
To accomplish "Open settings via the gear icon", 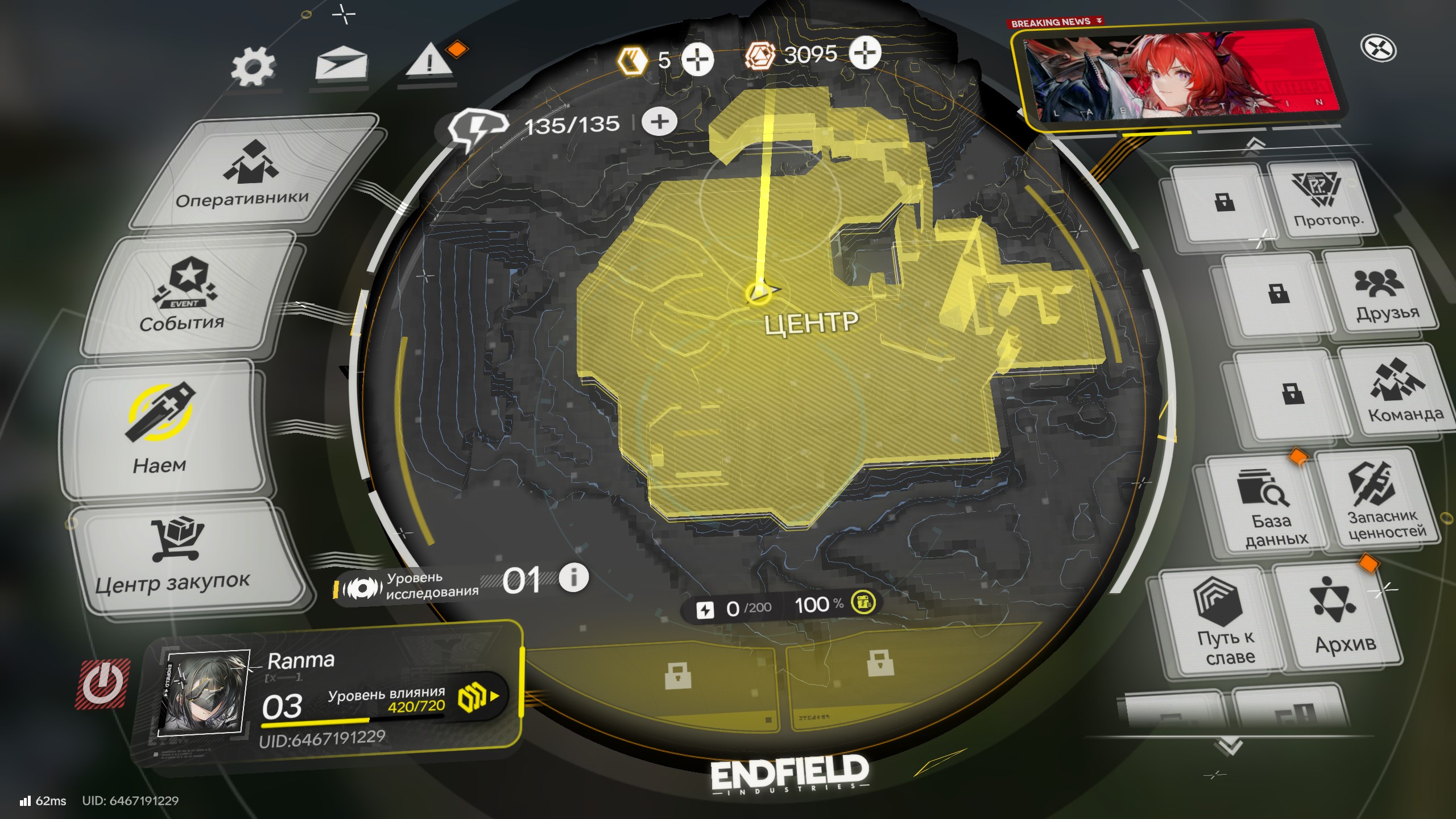I will coord(254,67).
